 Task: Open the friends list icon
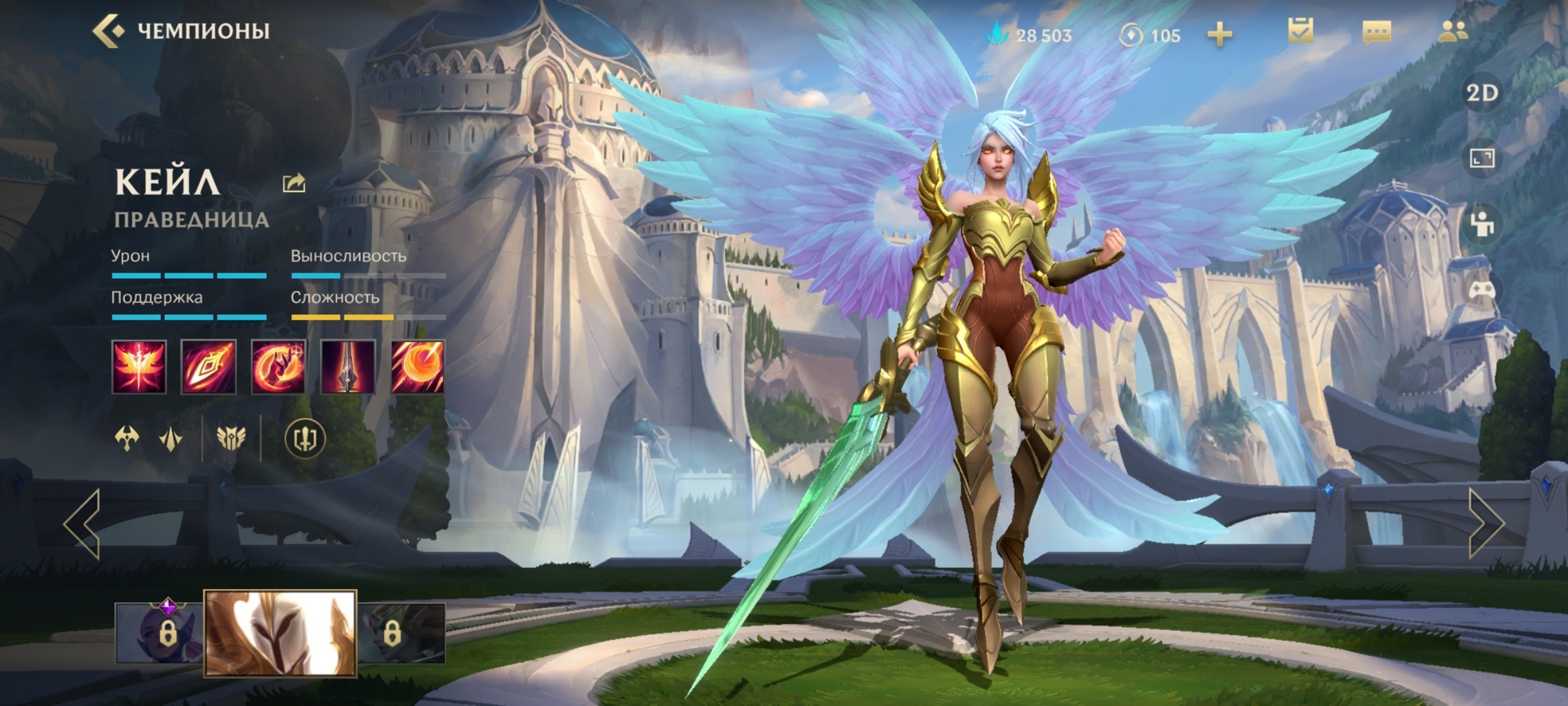(1452, 31)
